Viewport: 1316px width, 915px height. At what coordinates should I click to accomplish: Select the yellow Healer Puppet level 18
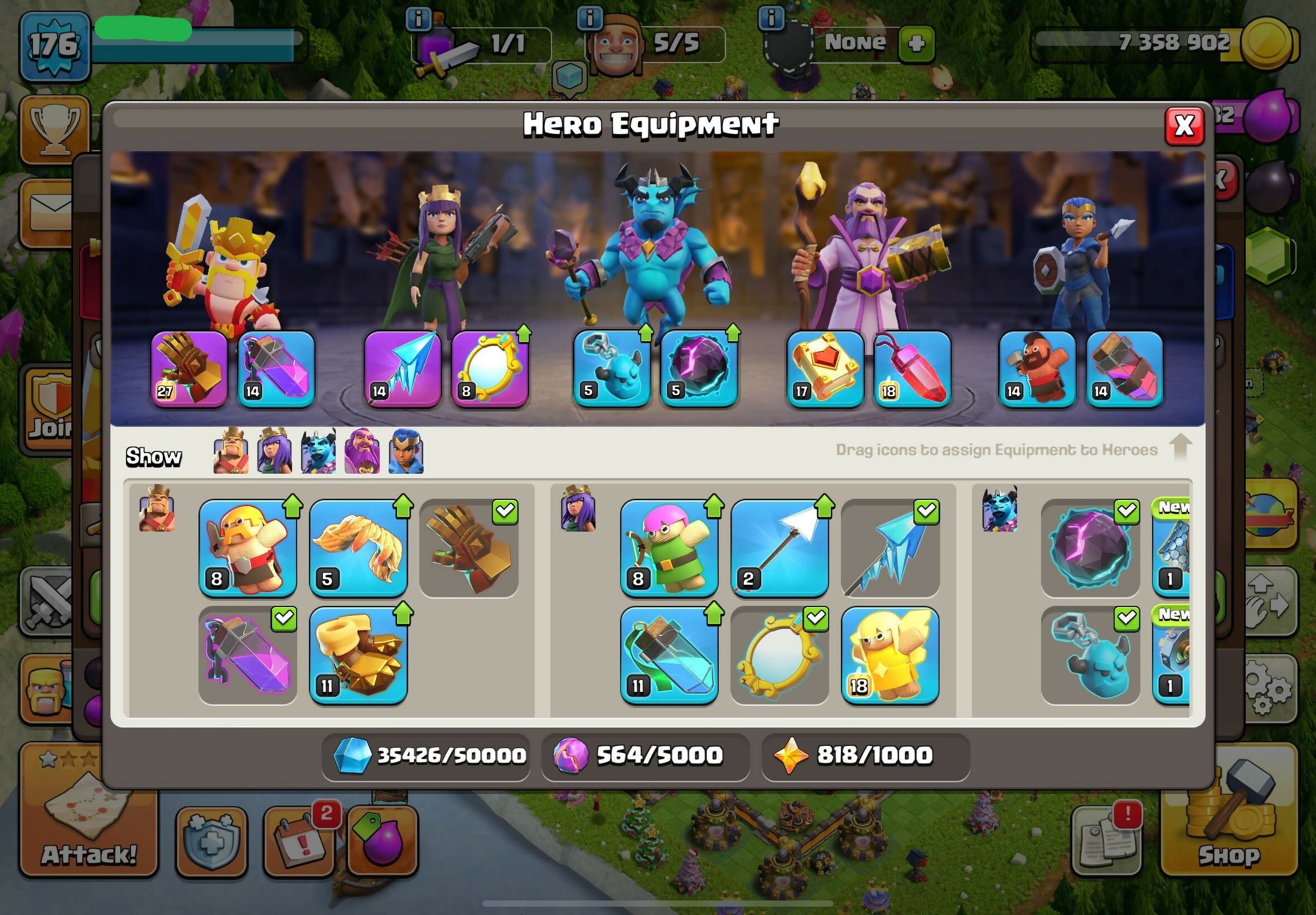tap(890, 654)
